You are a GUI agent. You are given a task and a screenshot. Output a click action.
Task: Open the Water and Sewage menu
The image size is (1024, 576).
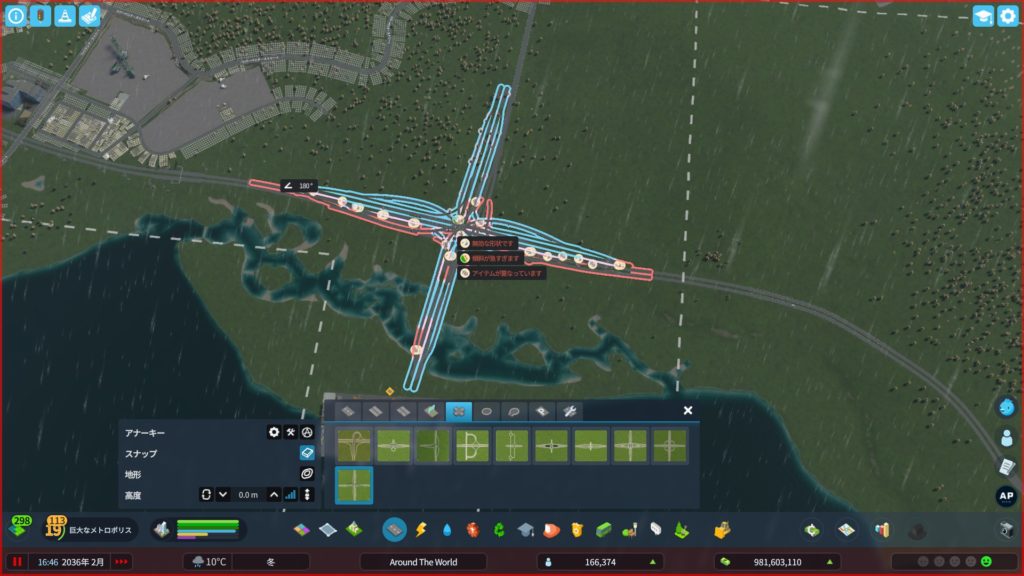tap(447, 529)
